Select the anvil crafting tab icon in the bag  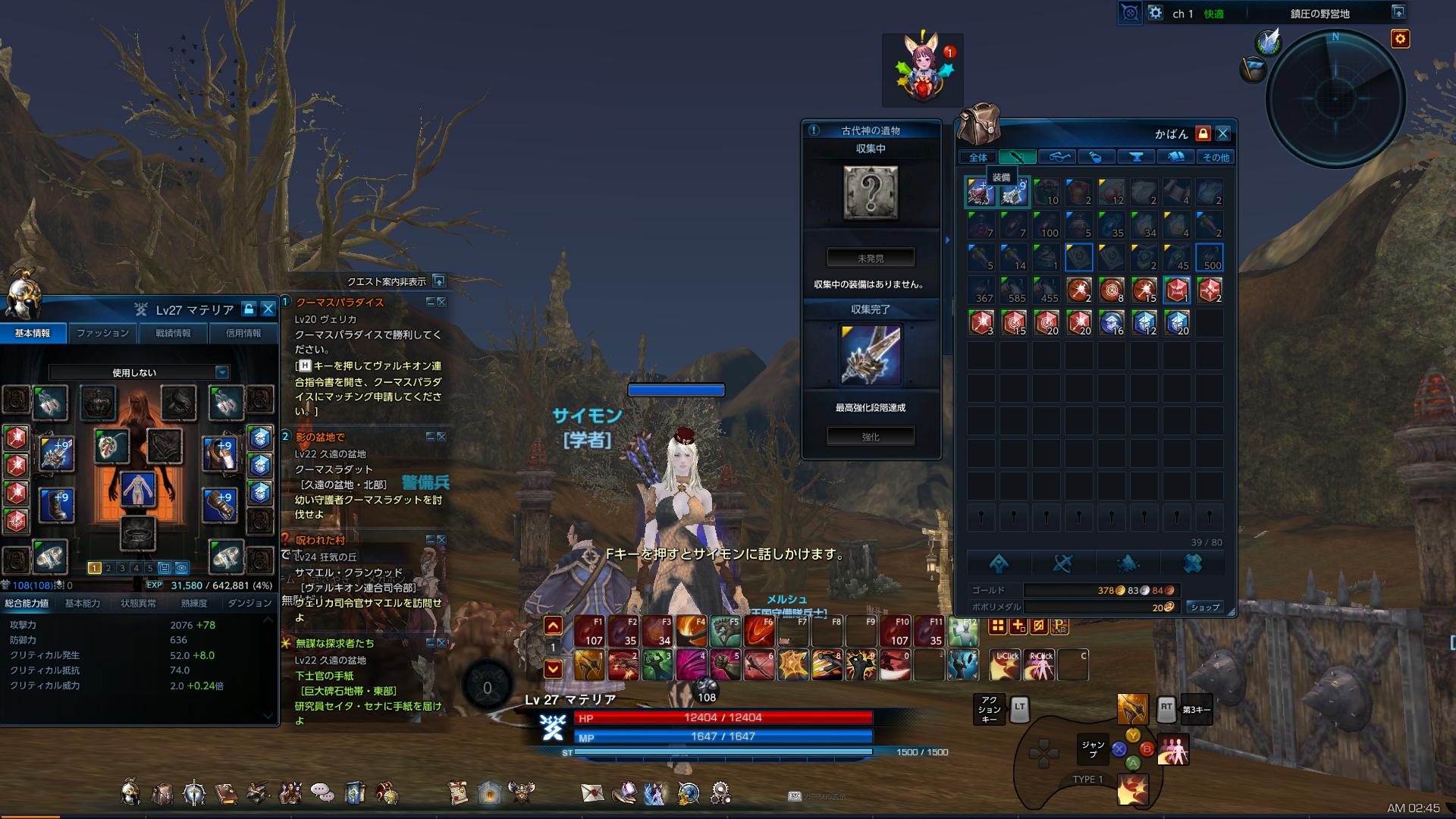(1136, 157)
